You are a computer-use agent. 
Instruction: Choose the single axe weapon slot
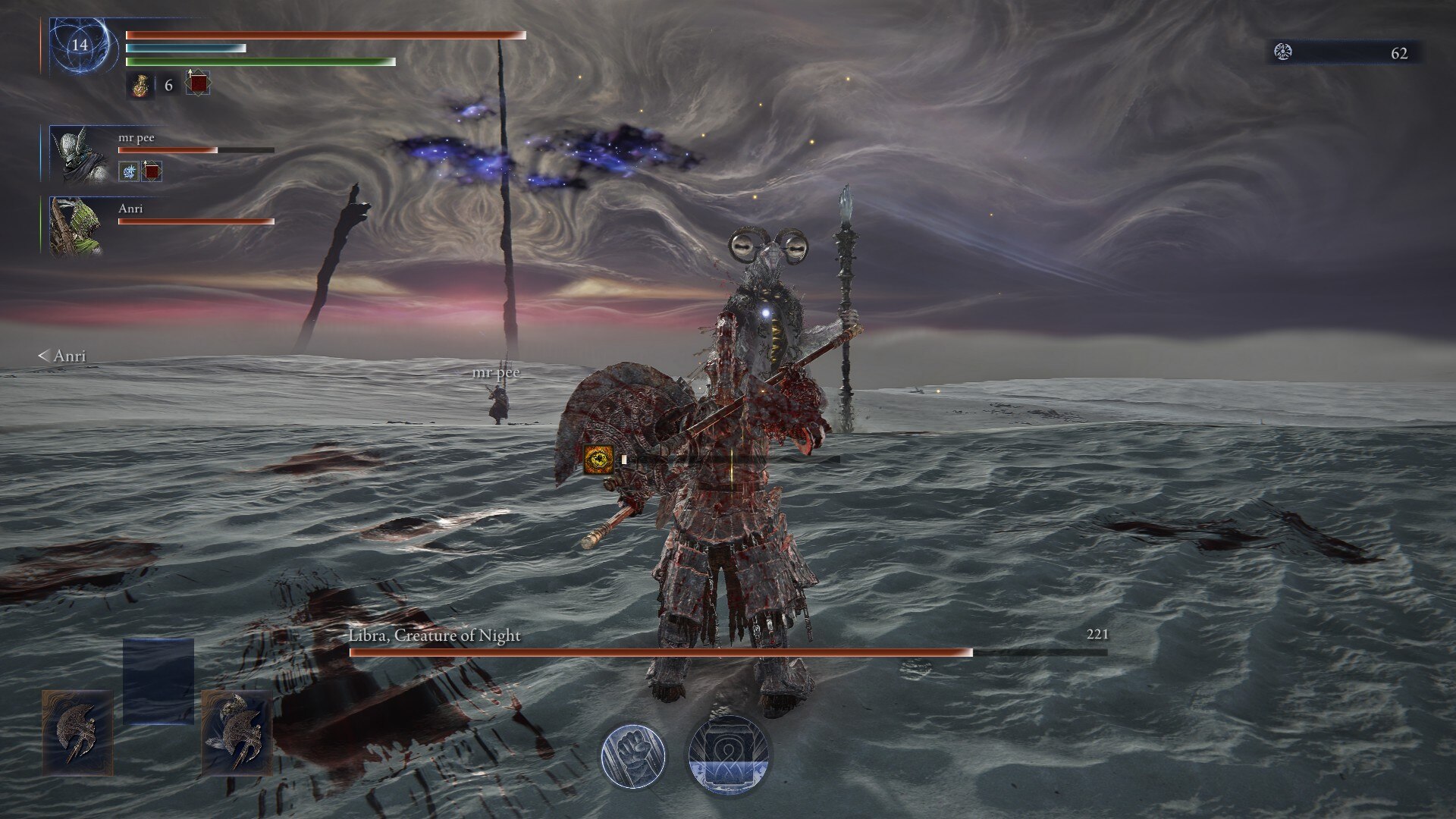coord(77,733)
